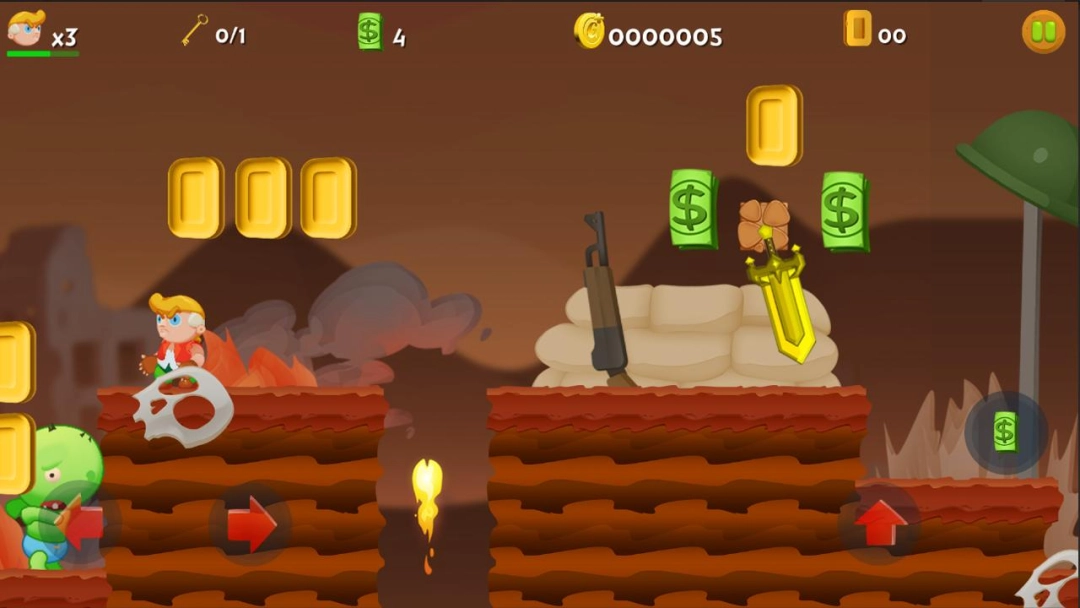
Task: Tap the red right arrow move button
Action: click(250, 524)
